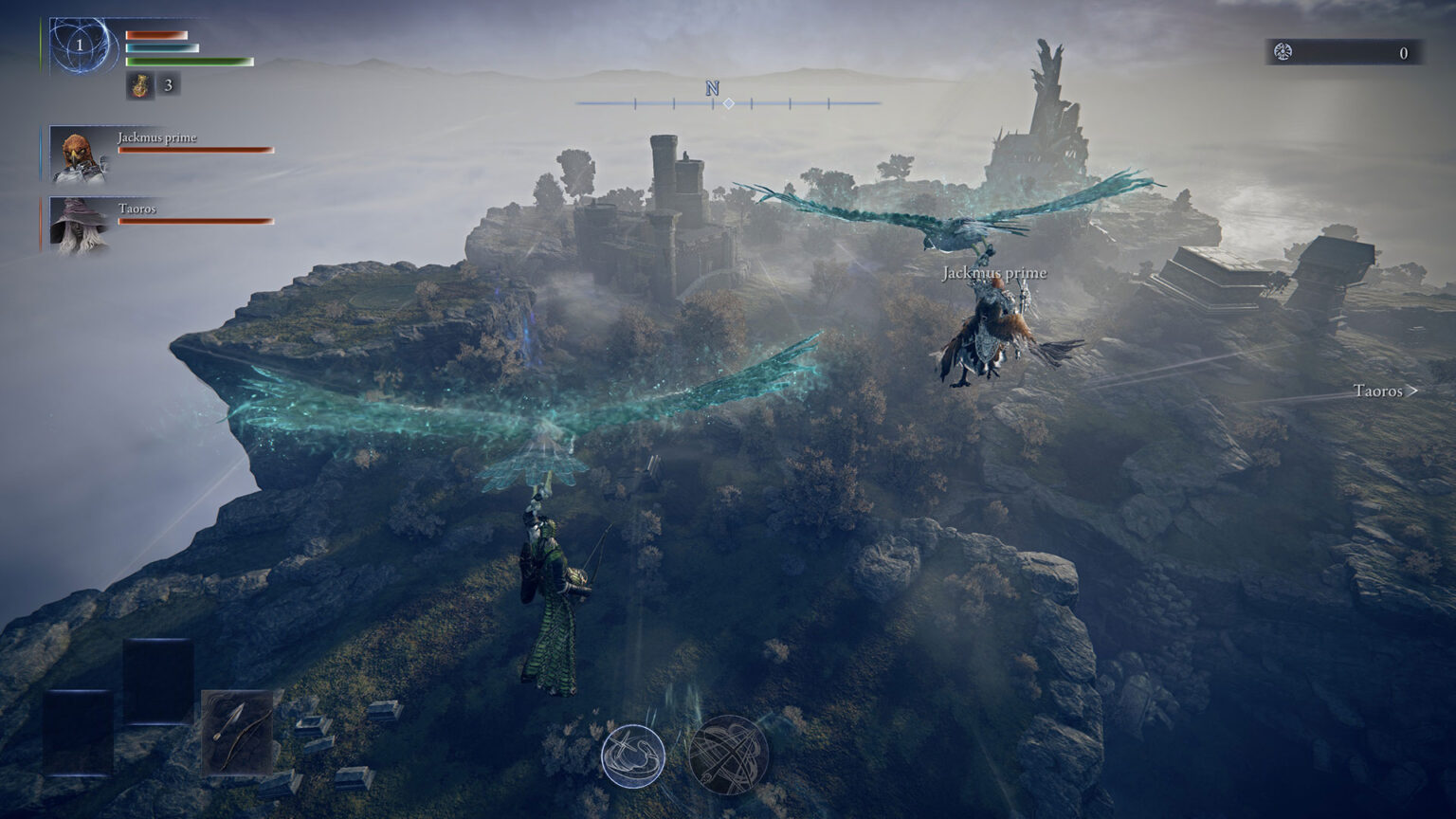The width and height of the screenshot is (1456, 819).
Task: Select the right Elden Ring rune sigil emblem
Action: [730, 752]
